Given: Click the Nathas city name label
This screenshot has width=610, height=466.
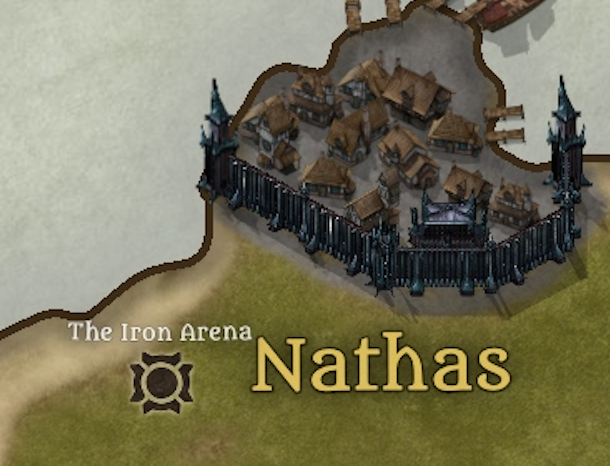Looking at the screenshot, I should click(x=381, y=365).
